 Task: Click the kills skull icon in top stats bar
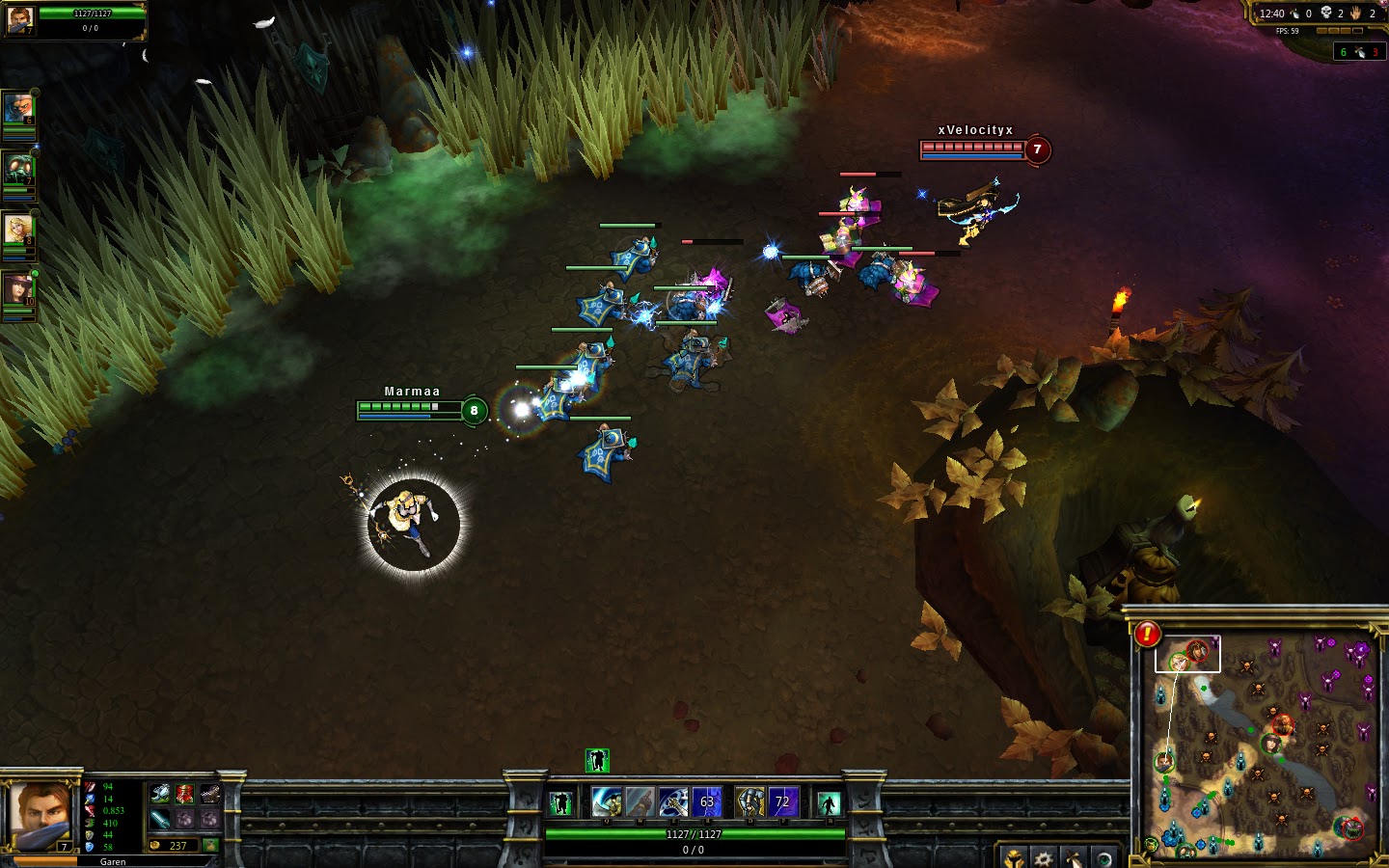1326,13
